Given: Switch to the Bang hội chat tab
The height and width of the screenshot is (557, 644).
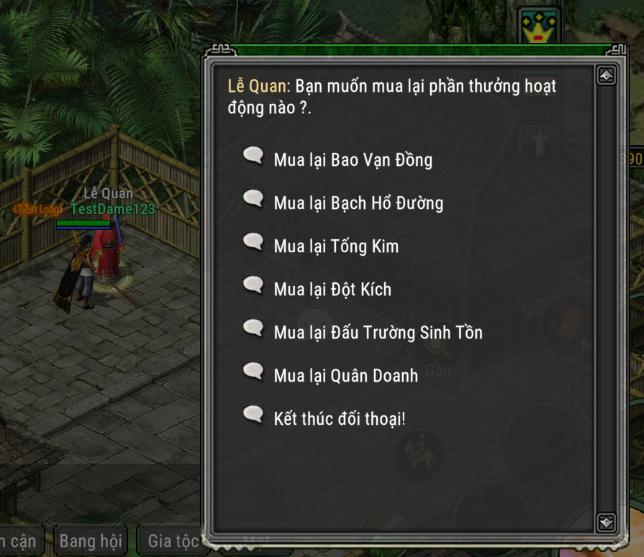Looking at the screenshot, I should [x=90, y=541].
